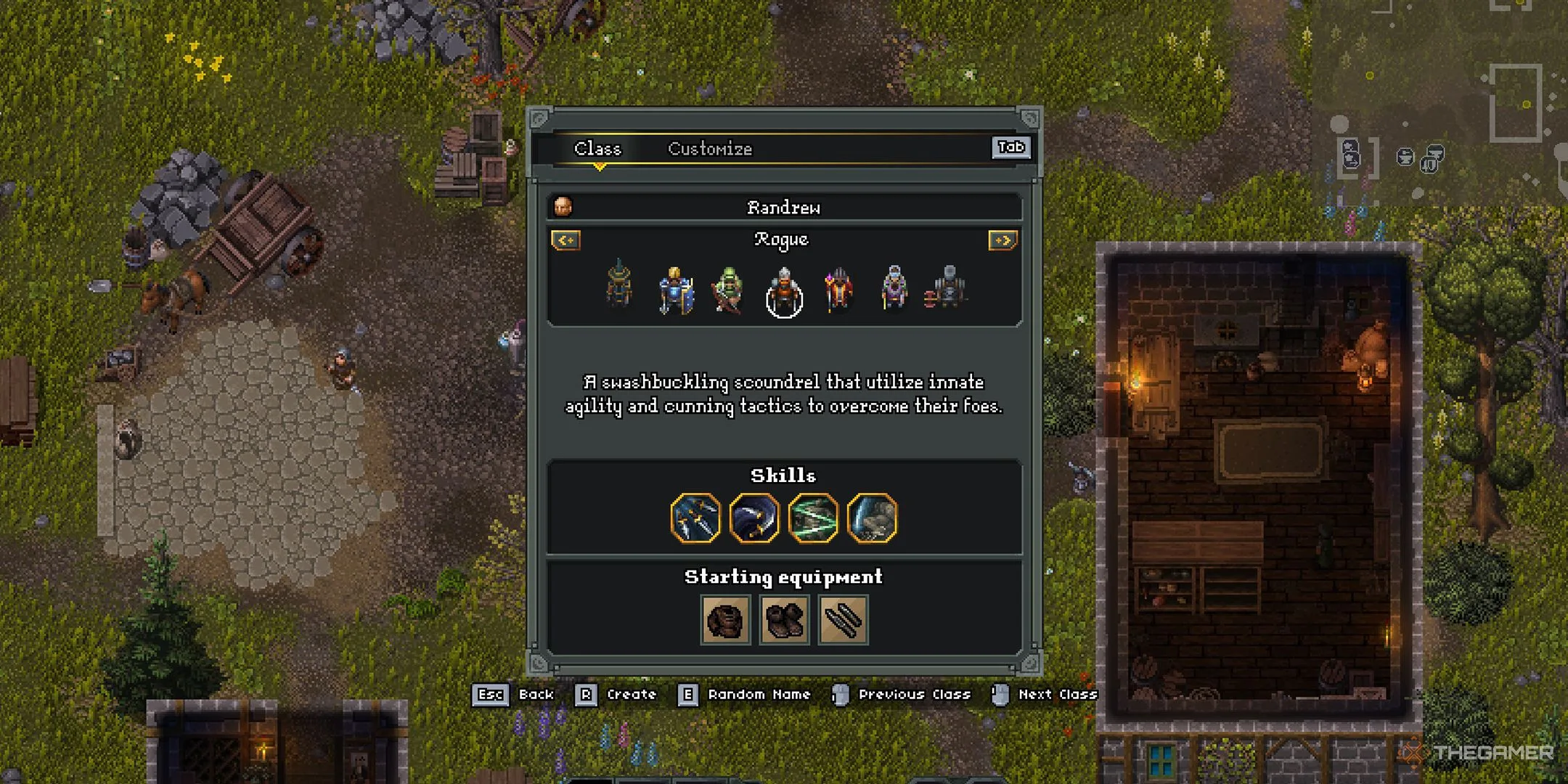Inspect the leather chest armor equipment slot
The width and height of the screenshot is (1568, 784).
coord(725,620)
